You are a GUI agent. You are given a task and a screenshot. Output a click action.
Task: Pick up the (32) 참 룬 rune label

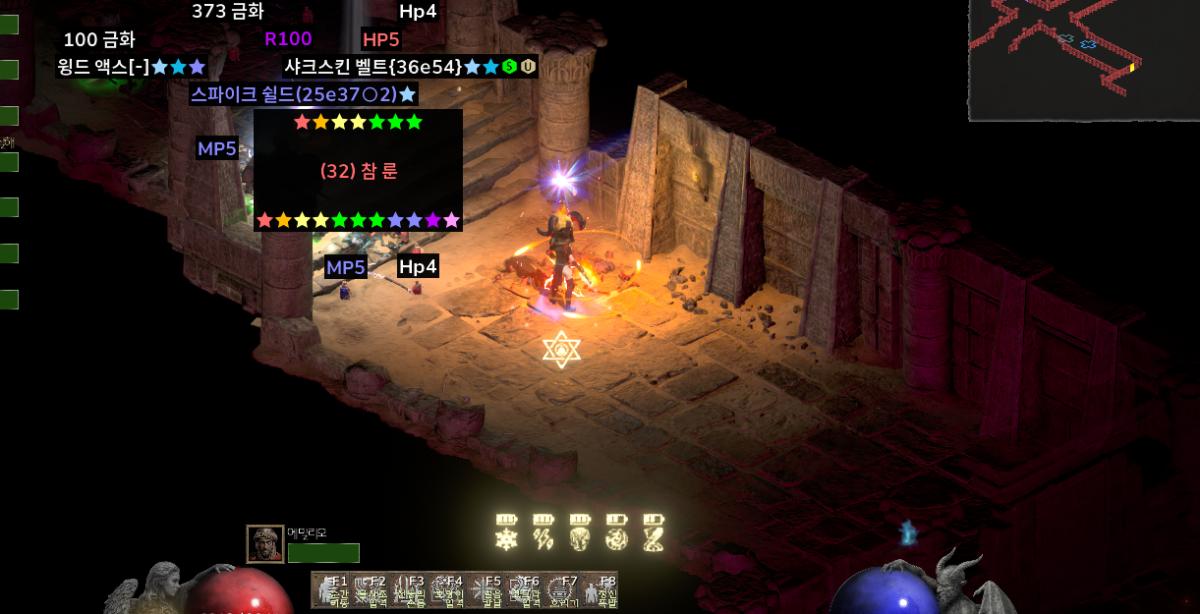click(358, 171)
